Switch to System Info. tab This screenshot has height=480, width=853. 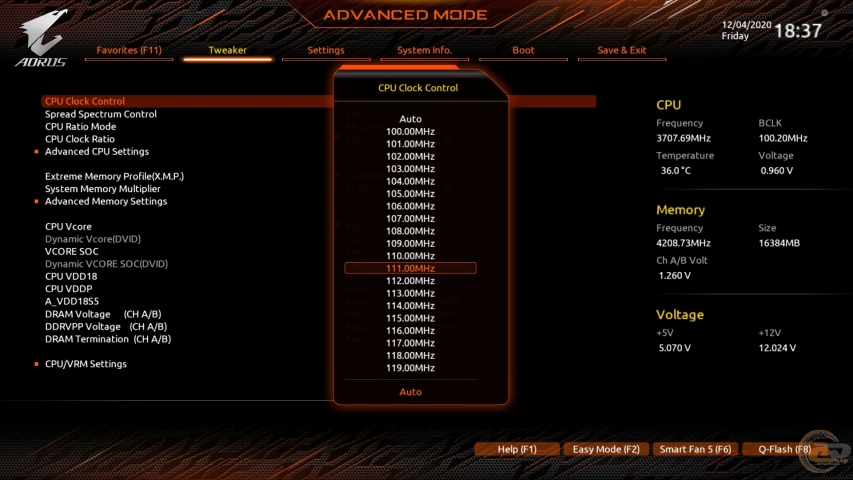click(424, 50)
